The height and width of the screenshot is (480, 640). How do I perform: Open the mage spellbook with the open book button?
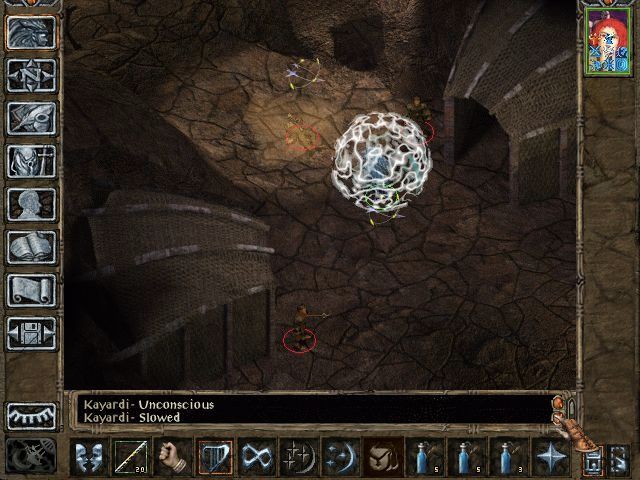pyautogui.click(x=31, y=247)
